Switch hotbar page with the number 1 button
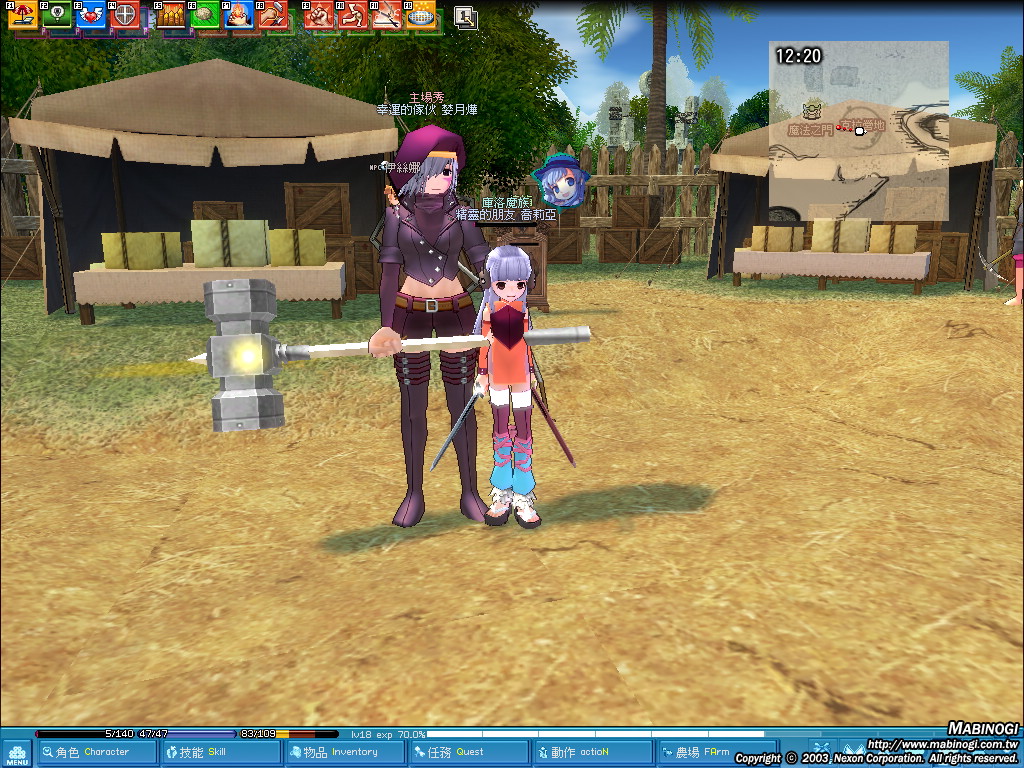1024x768 pixels. (x=465, y=16)
